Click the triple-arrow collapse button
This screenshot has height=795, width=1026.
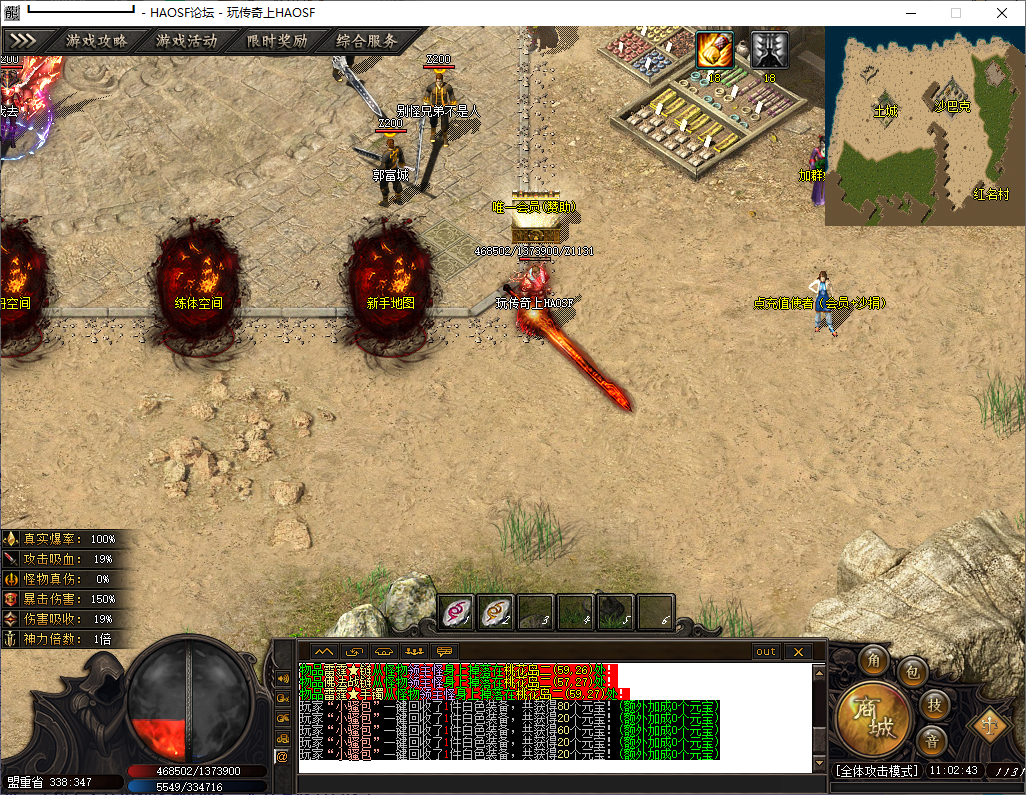pyautogui.click(x=23, y=41)
